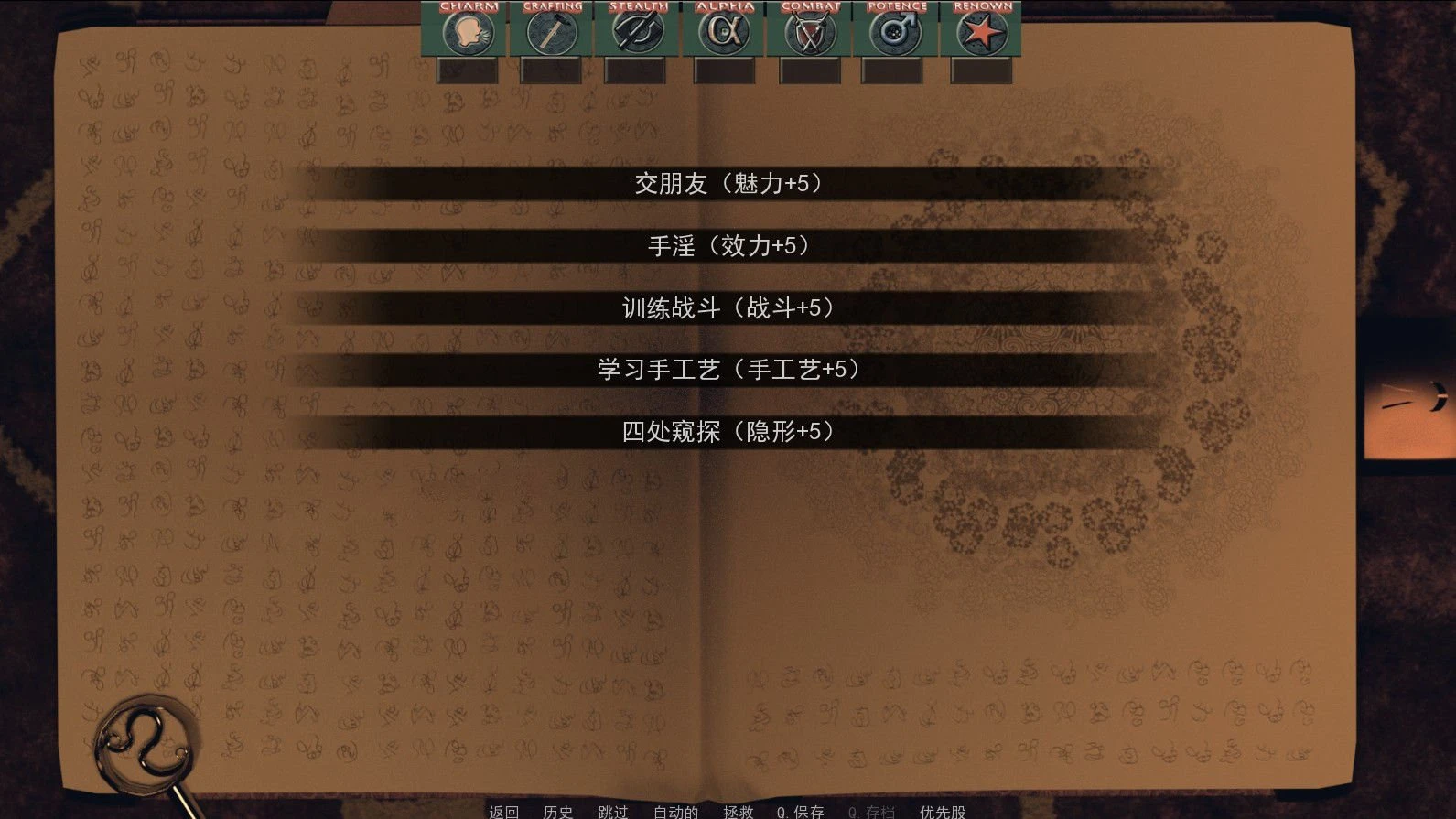Select the Potence male-symbol icon

click(x=894, y=33)
